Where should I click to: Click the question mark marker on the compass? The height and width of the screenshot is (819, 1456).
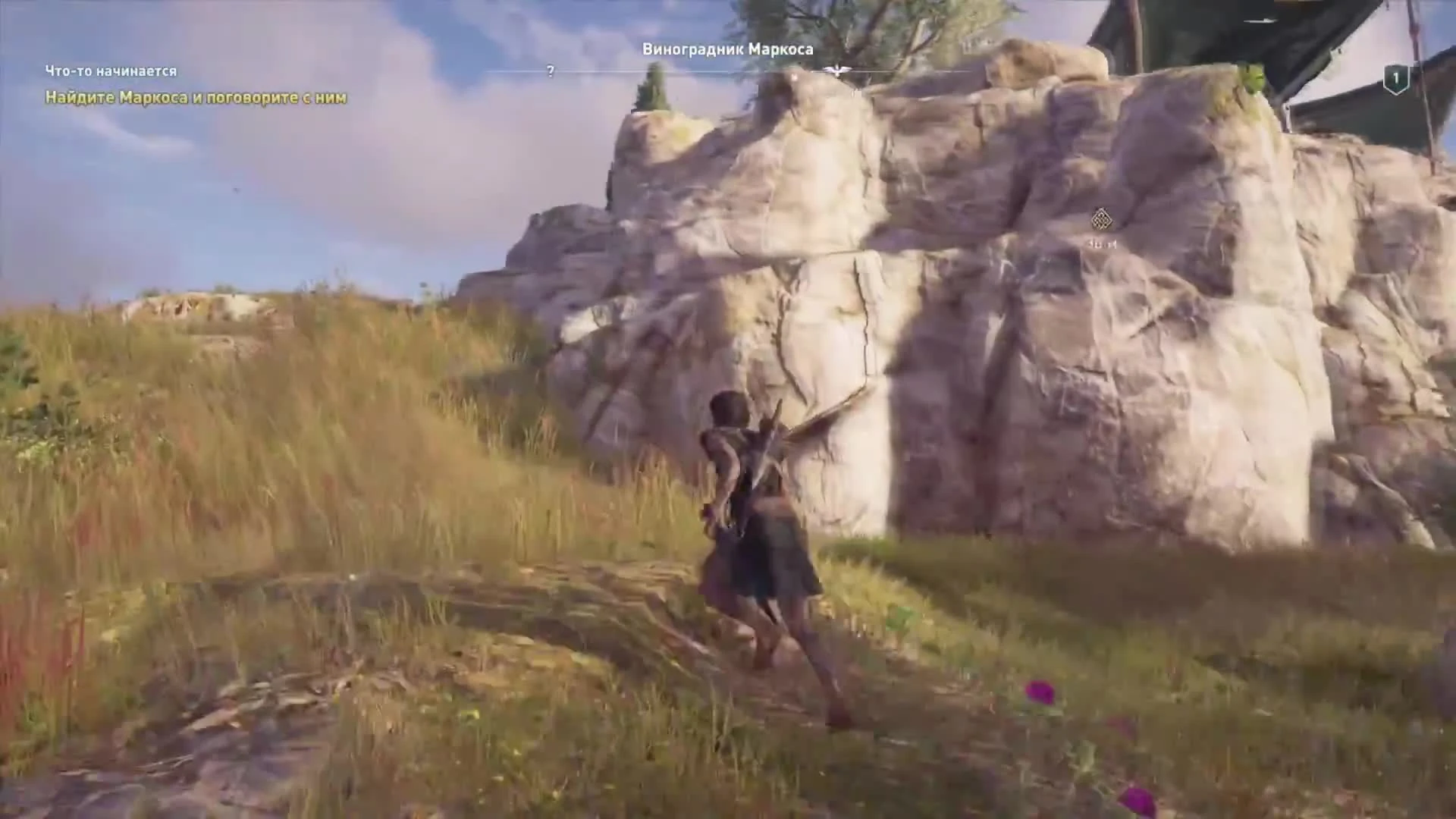[x=549, y=72]
